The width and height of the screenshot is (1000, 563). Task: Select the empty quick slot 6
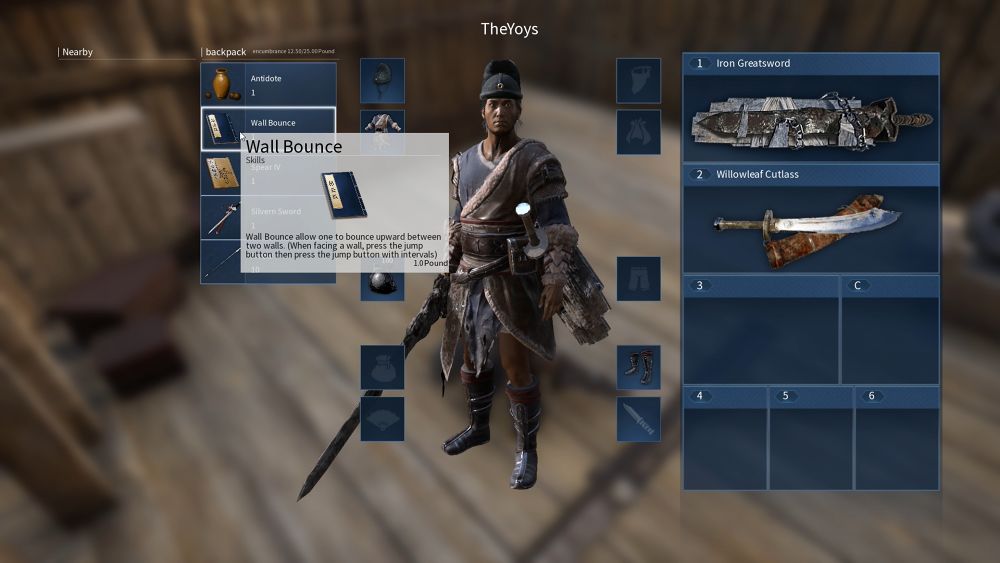pos(896,439)
